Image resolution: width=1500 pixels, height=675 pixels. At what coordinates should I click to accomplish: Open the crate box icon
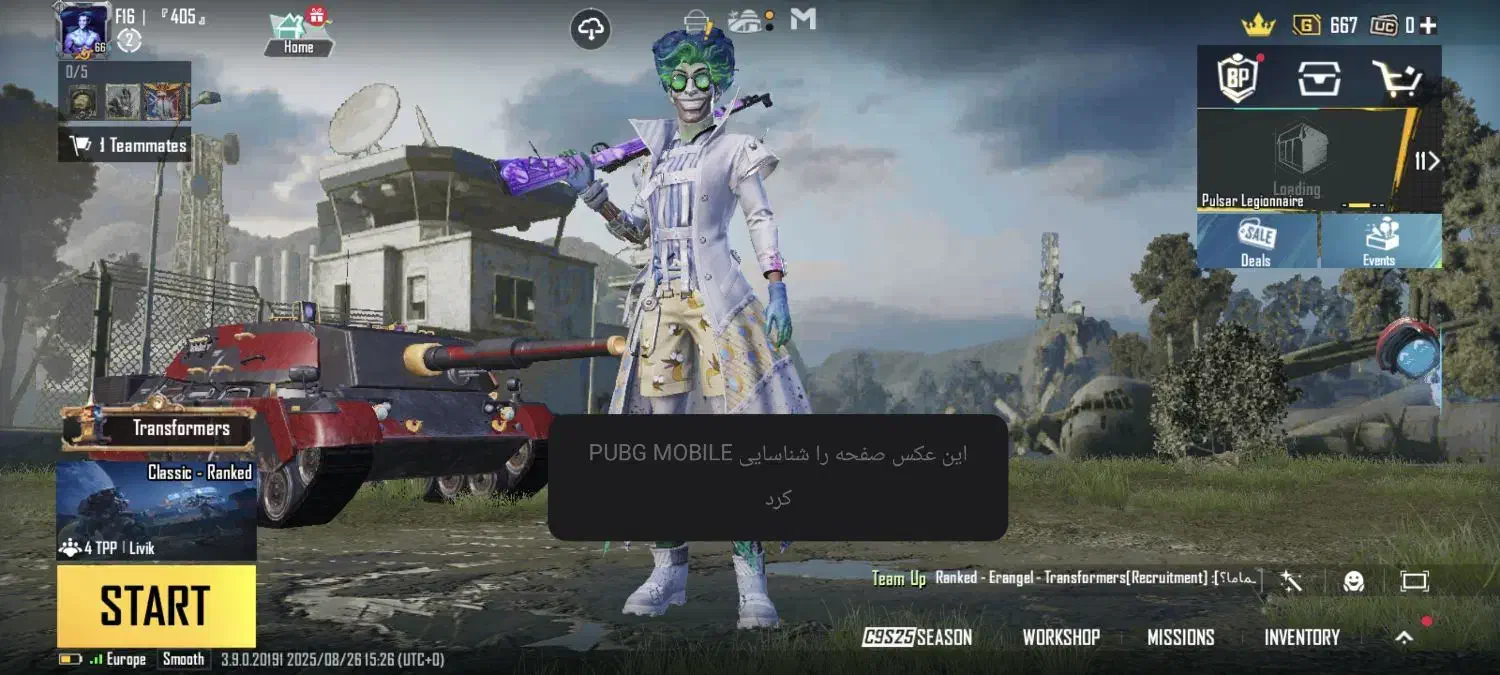coord(1319,77)
